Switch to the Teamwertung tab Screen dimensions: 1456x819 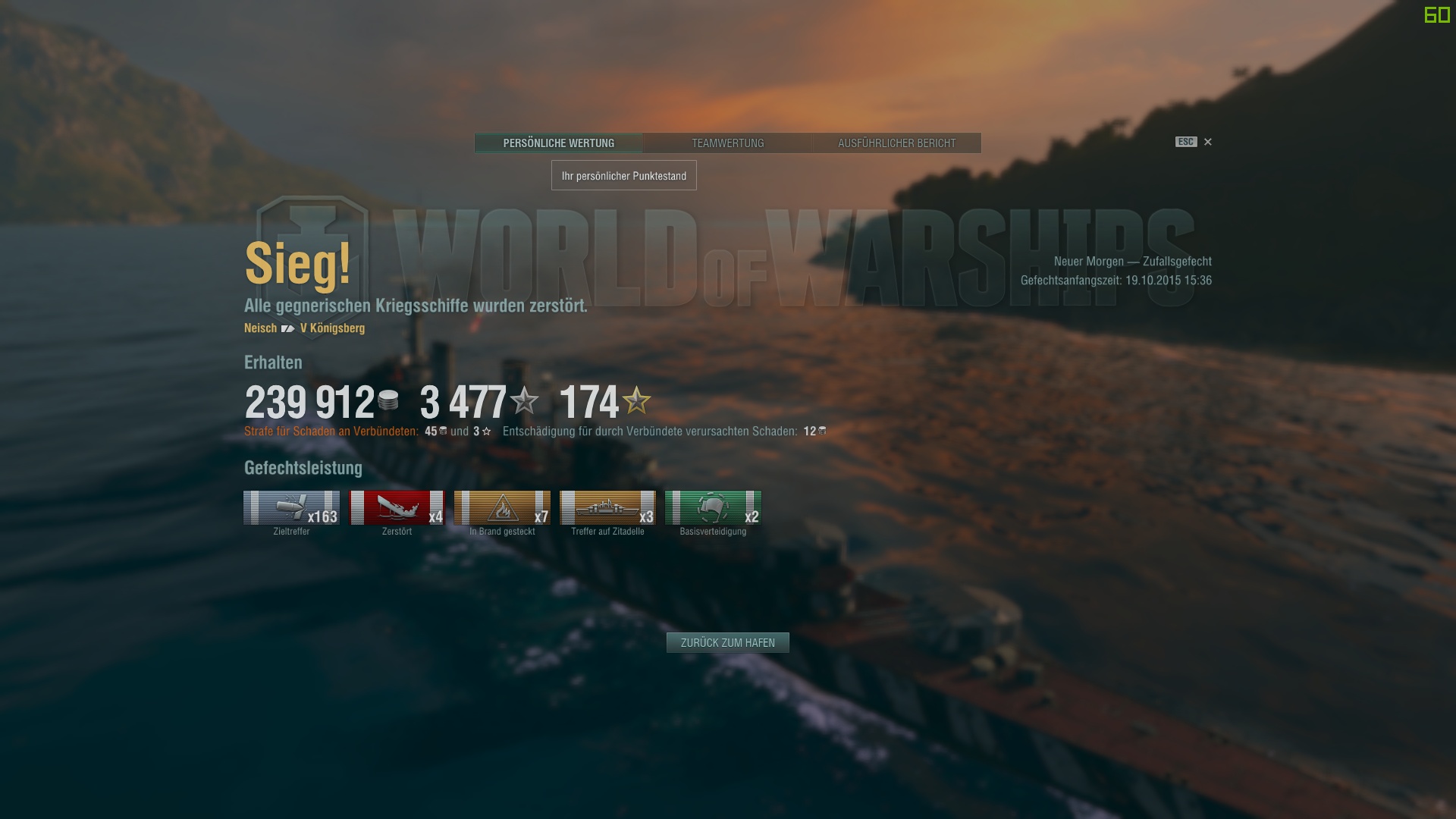(x=727, y=143)
